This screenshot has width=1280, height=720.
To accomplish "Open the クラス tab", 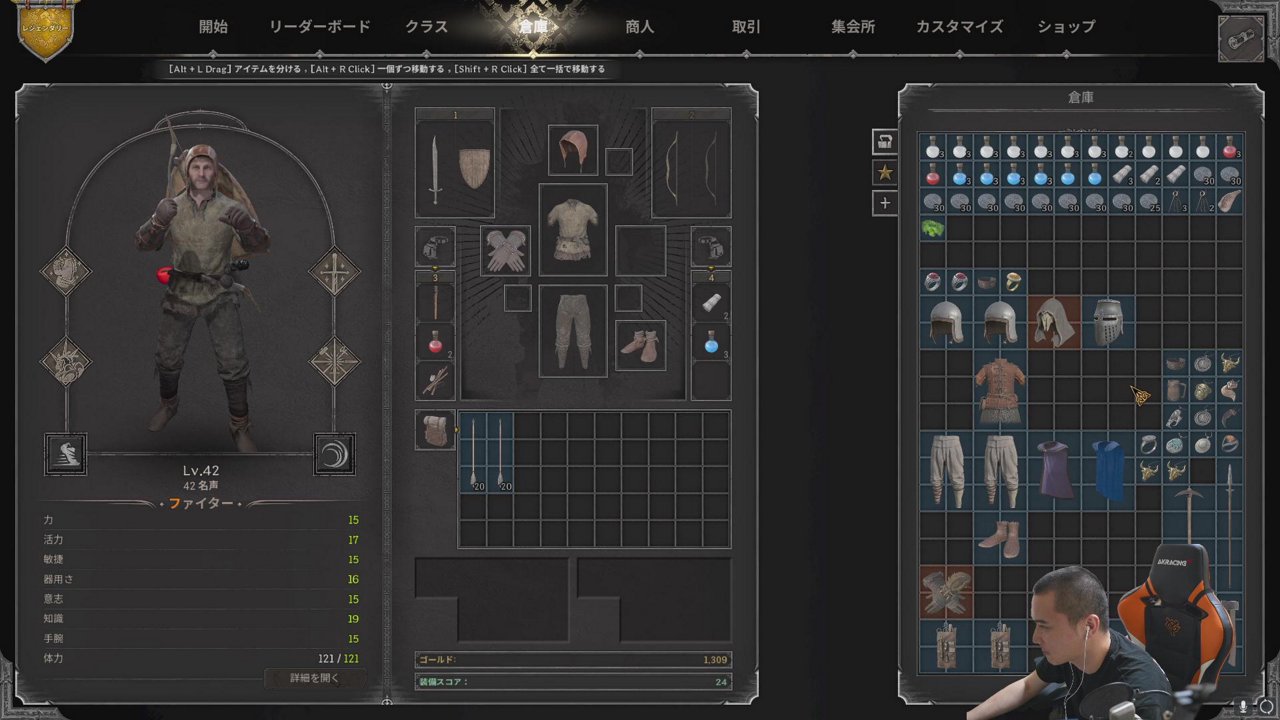I will point(427,27).
